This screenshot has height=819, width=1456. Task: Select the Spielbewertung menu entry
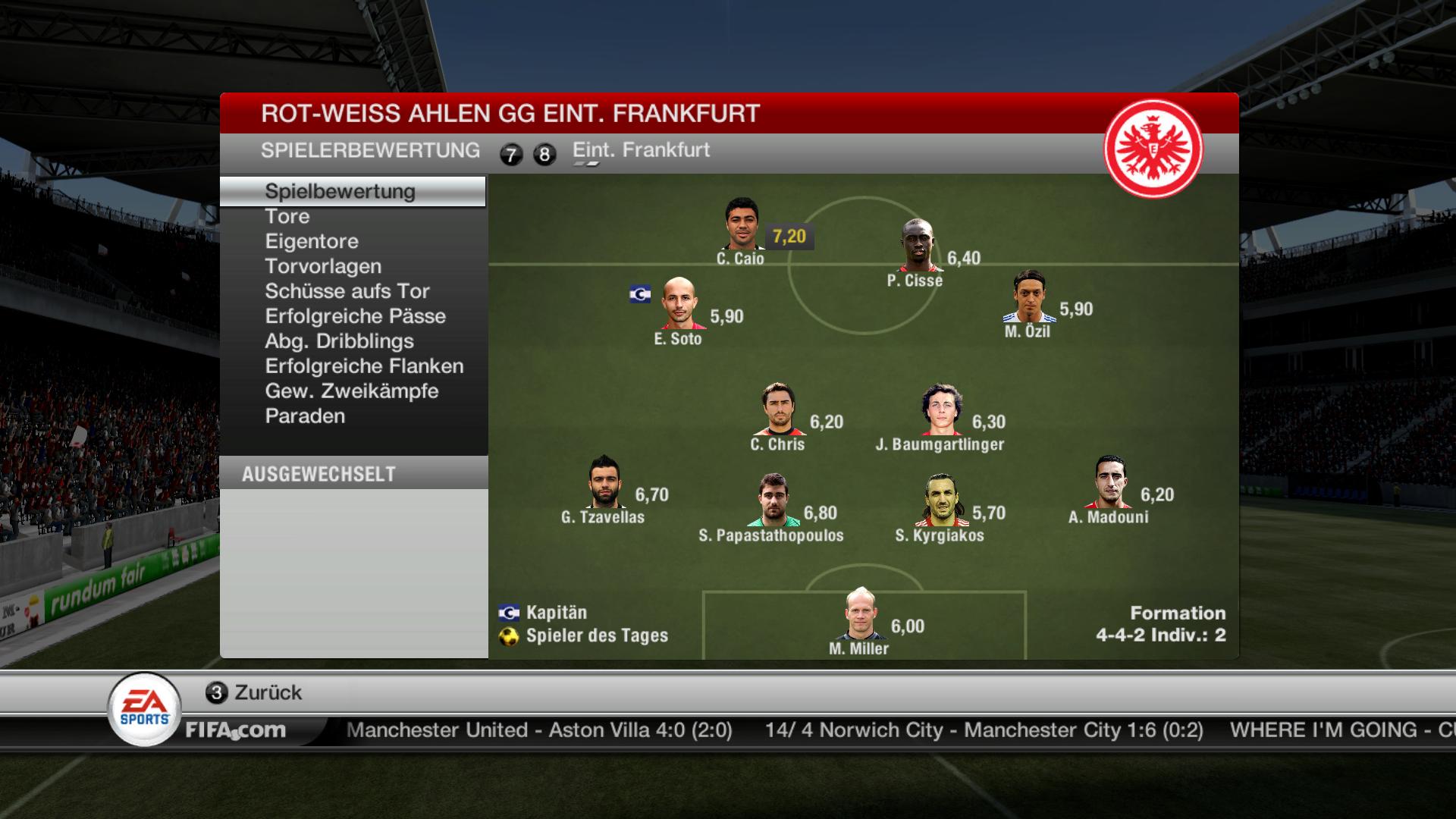[340, 192]
